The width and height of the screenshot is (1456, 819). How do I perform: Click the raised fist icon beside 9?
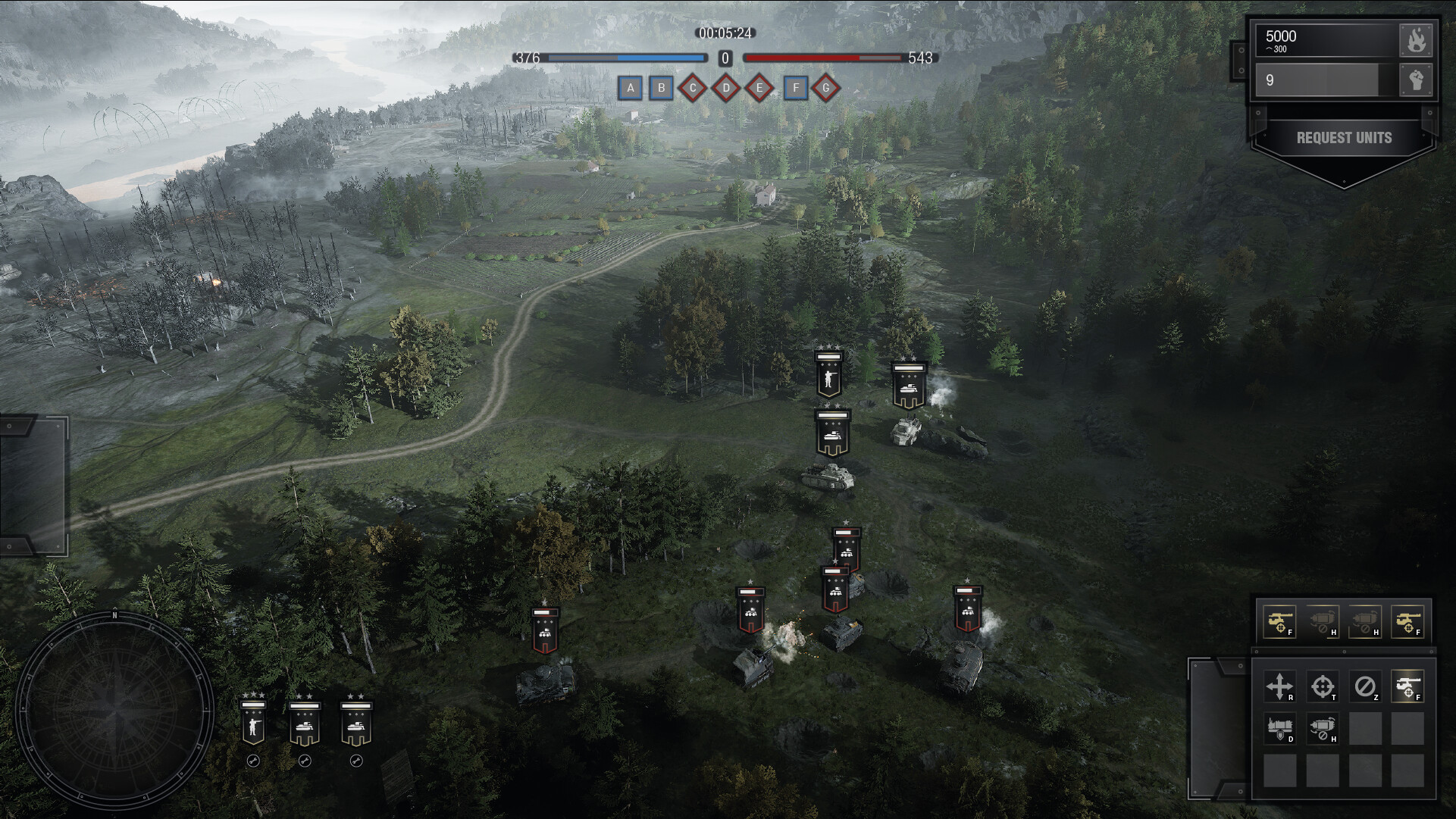point(1416,80)
